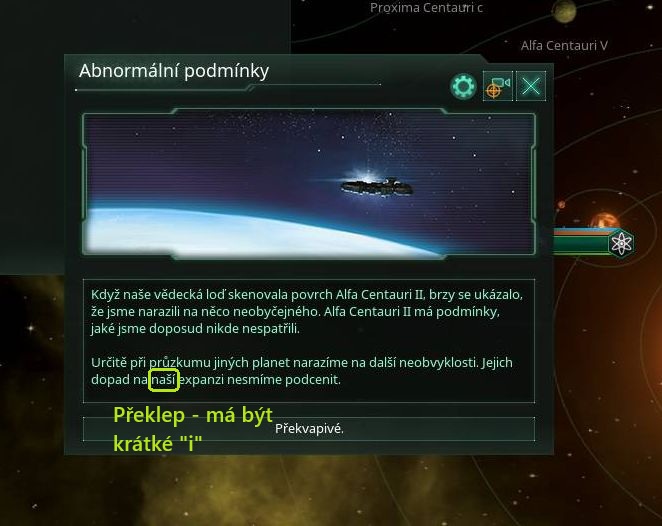Select the atom science icon on the green bar
The height and width of the screenshot is (526, 662).
click(x=621, y=243)
